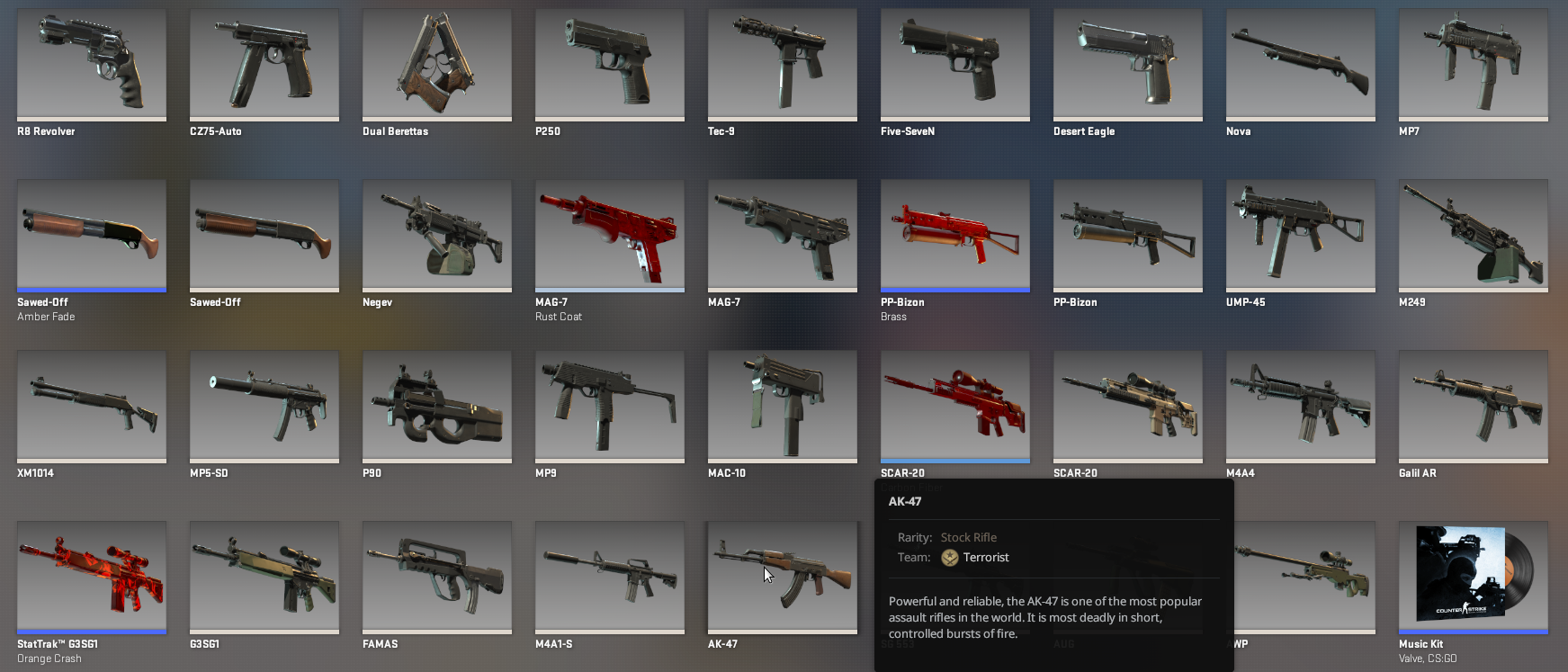The image size is (1568, 672).
Task: Select the MAG-7 Rust Coat skin
Action: pyautogui.click(x=609, y=234)
